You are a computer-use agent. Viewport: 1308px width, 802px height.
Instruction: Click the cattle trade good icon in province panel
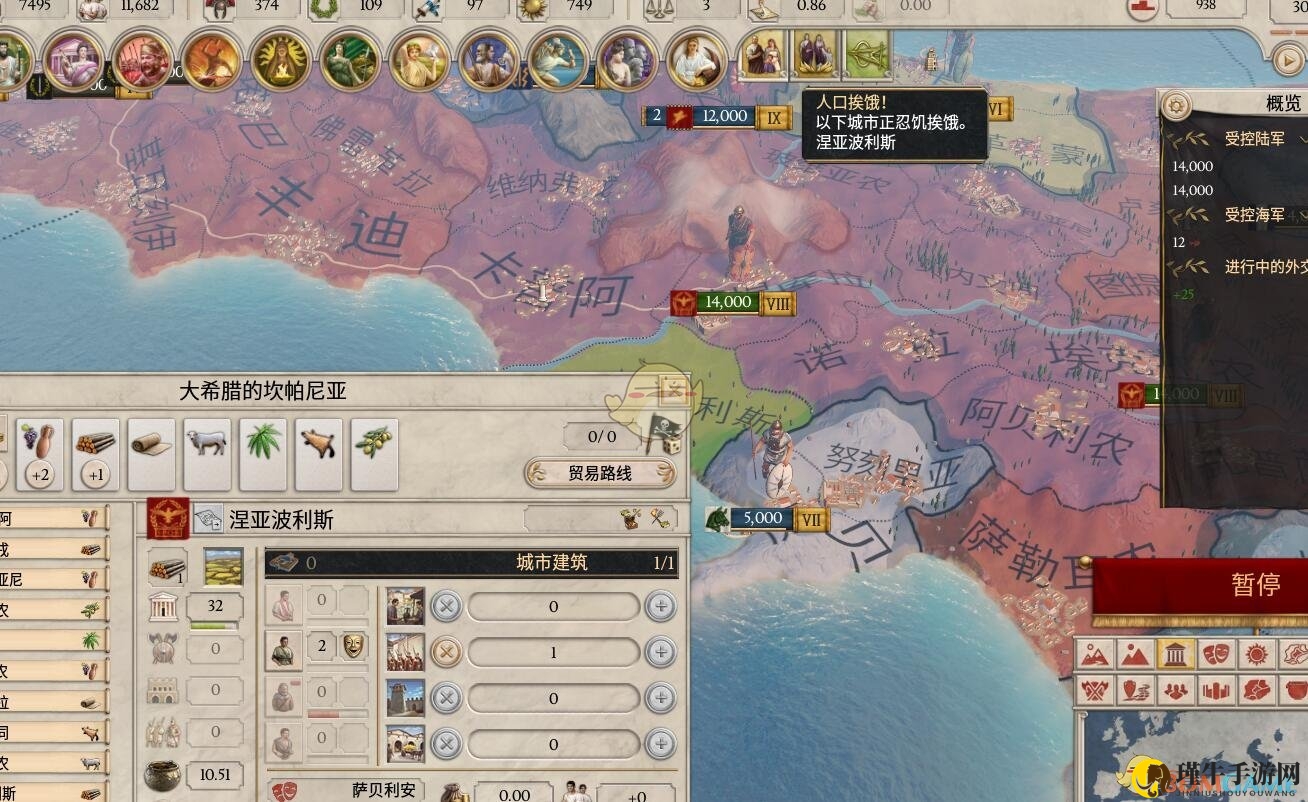[x=206, y=442]
